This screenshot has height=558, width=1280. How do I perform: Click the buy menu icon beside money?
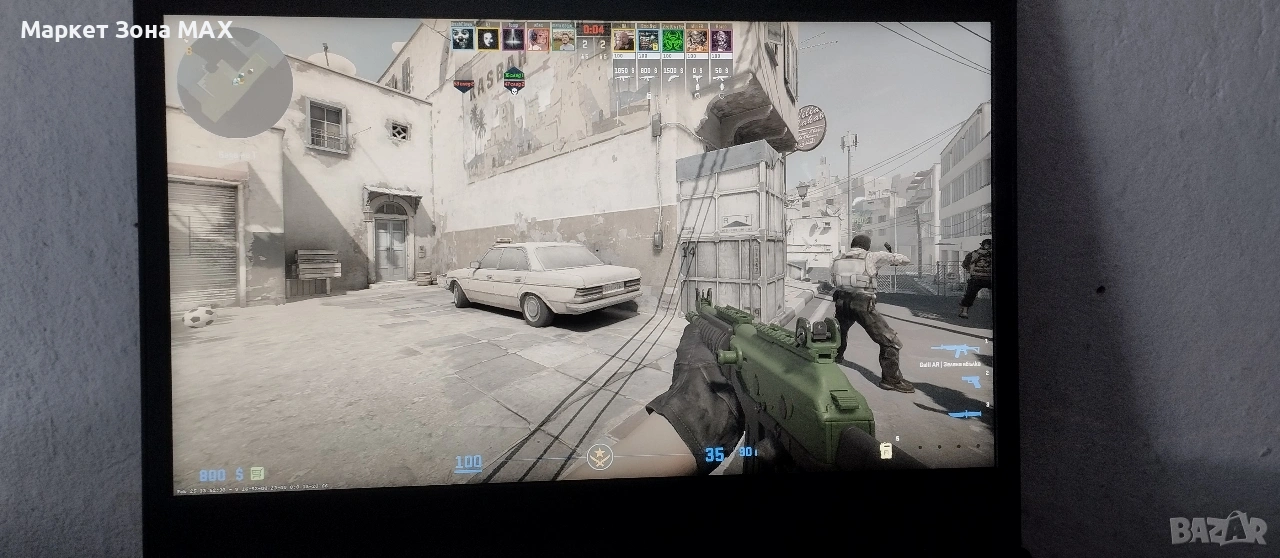[257, 473]
